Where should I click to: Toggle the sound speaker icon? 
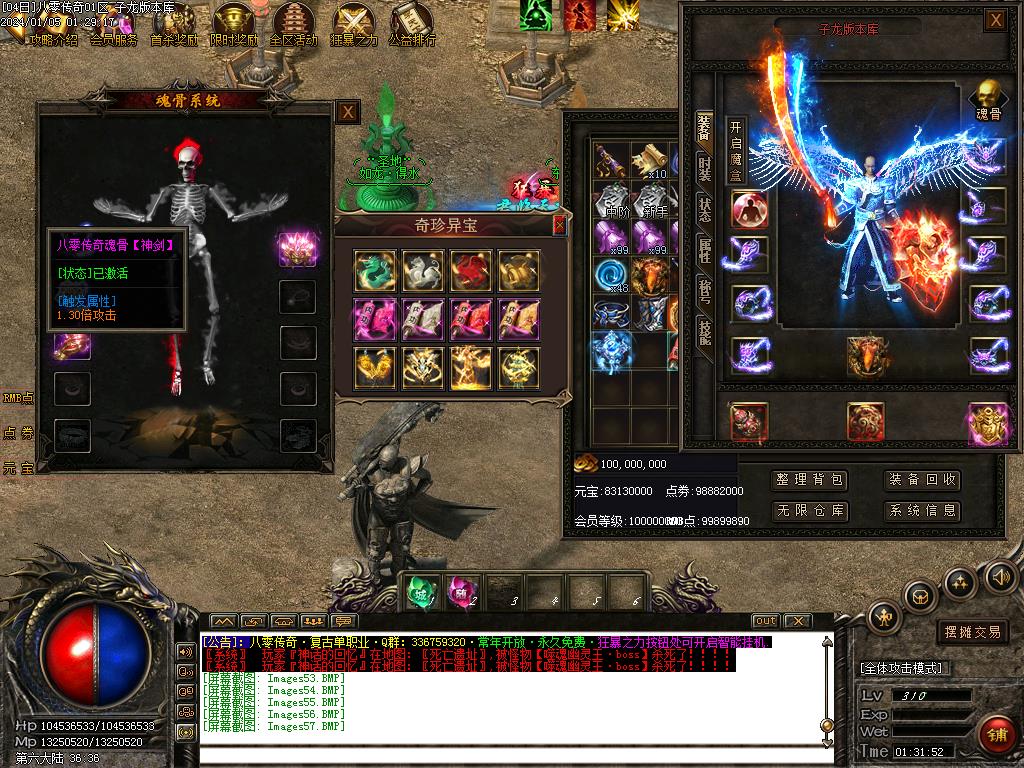click(1000, 576)
